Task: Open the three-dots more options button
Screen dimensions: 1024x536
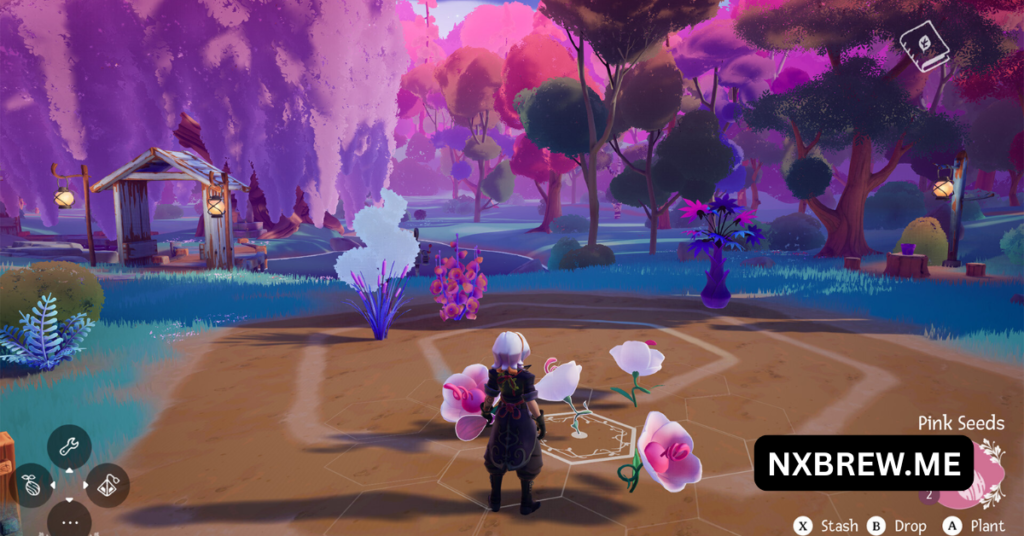Action: [x=69, y=521]
